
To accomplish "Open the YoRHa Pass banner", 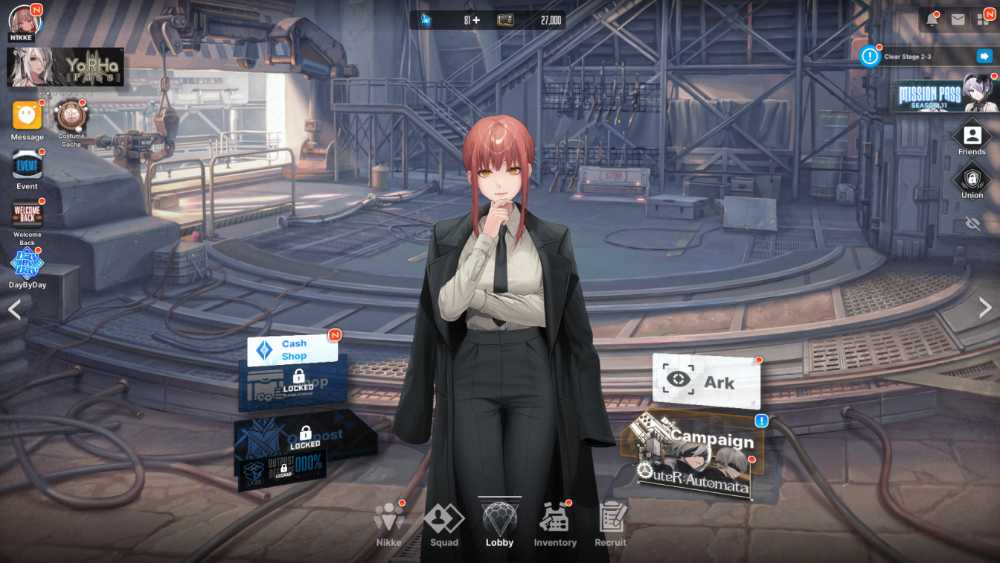I will pyautogui.click(x=66, y=66).
